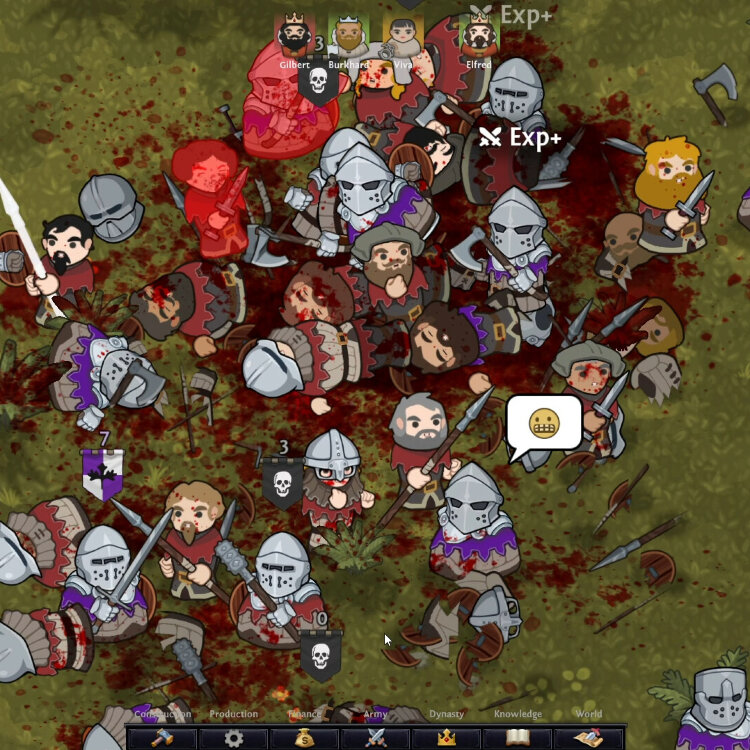Open the Dynasty crown menu
The image size is (750, 750).
click(x=446, y=738)
